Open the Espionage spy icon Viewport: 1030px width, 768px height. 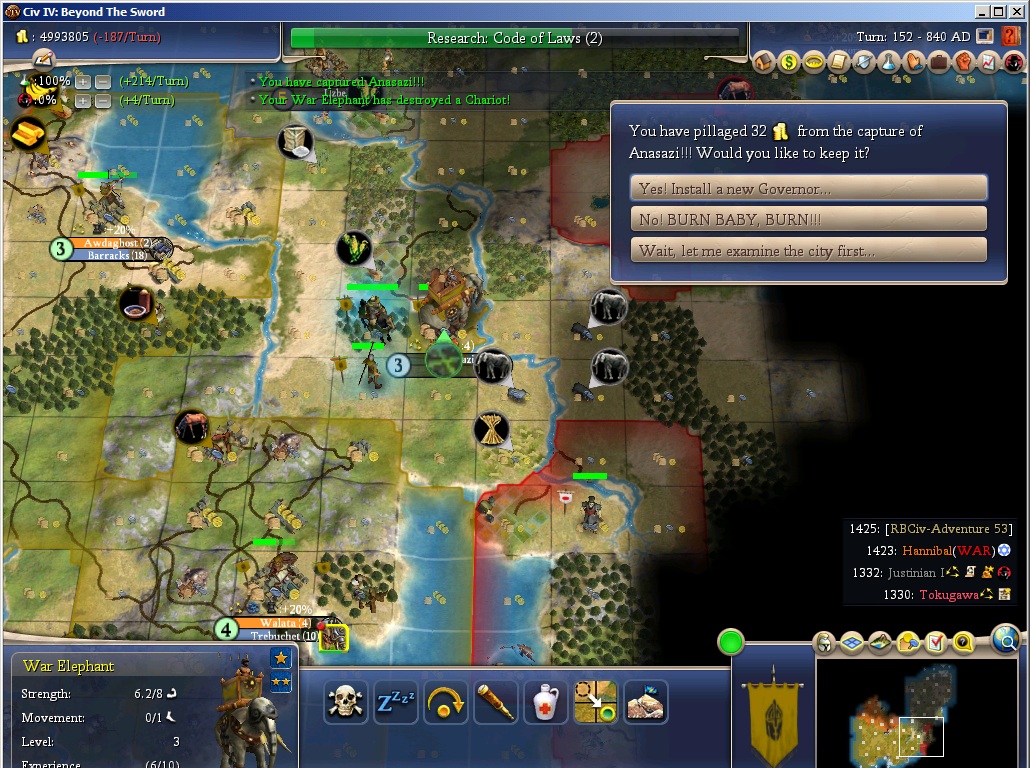(x=1014, y=62)
